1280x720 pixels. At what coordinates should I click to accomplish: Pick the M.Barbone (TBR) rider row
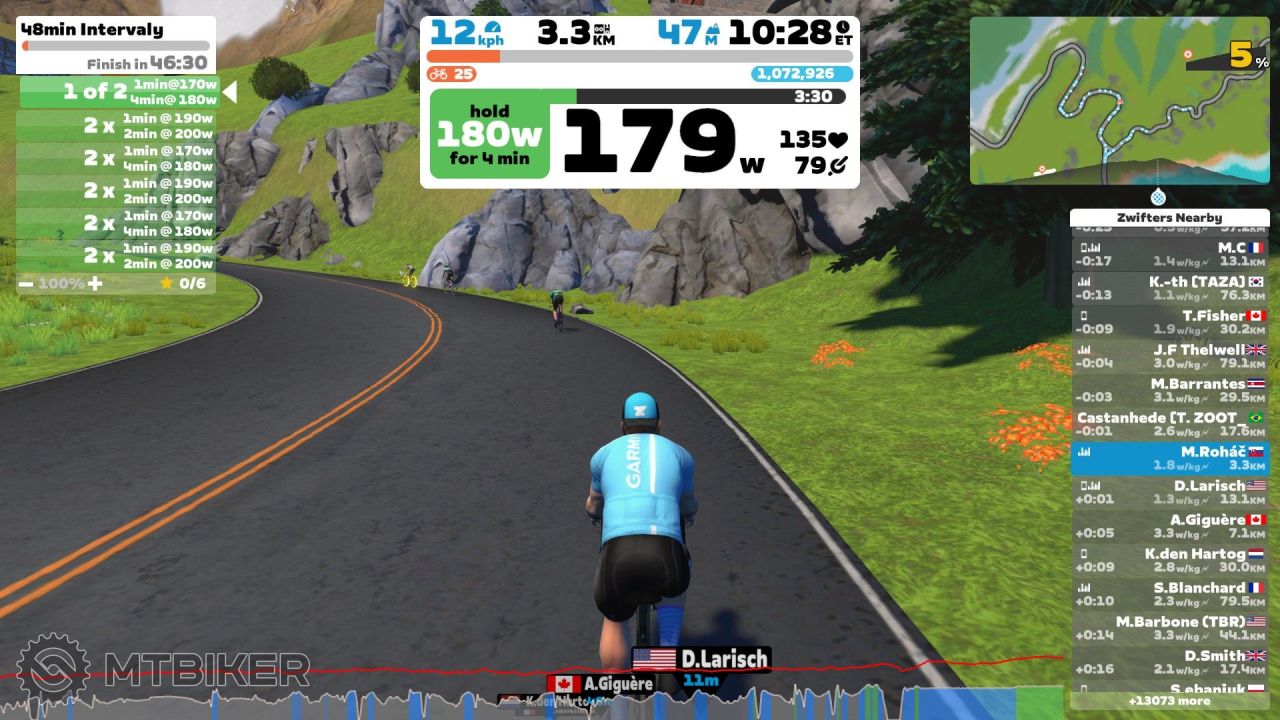pyautogui.click(x=1169, y=628)
